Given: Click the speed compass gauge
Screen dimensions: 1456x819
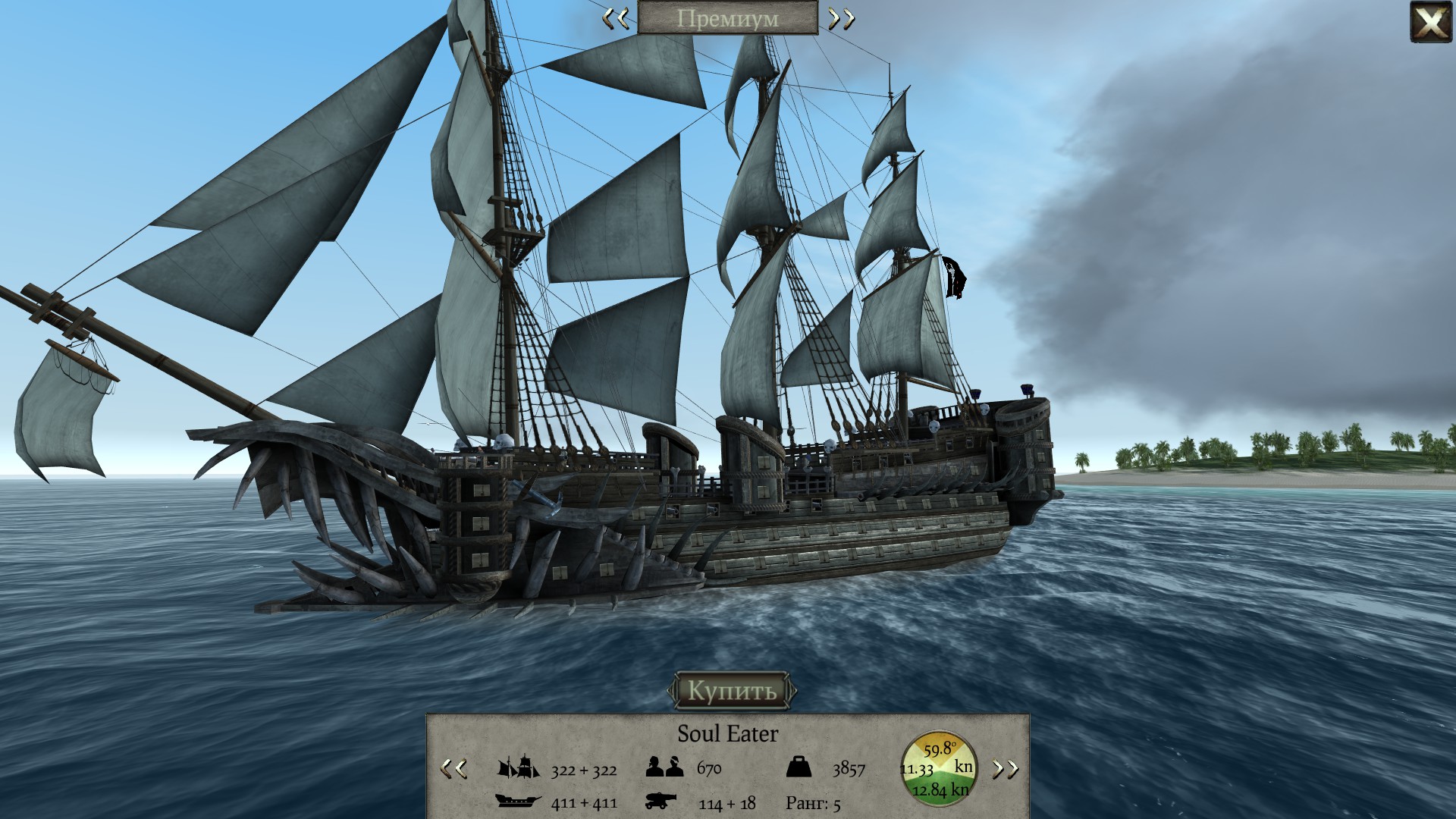Looking at the screenshot, I should [x=937, y=768].
